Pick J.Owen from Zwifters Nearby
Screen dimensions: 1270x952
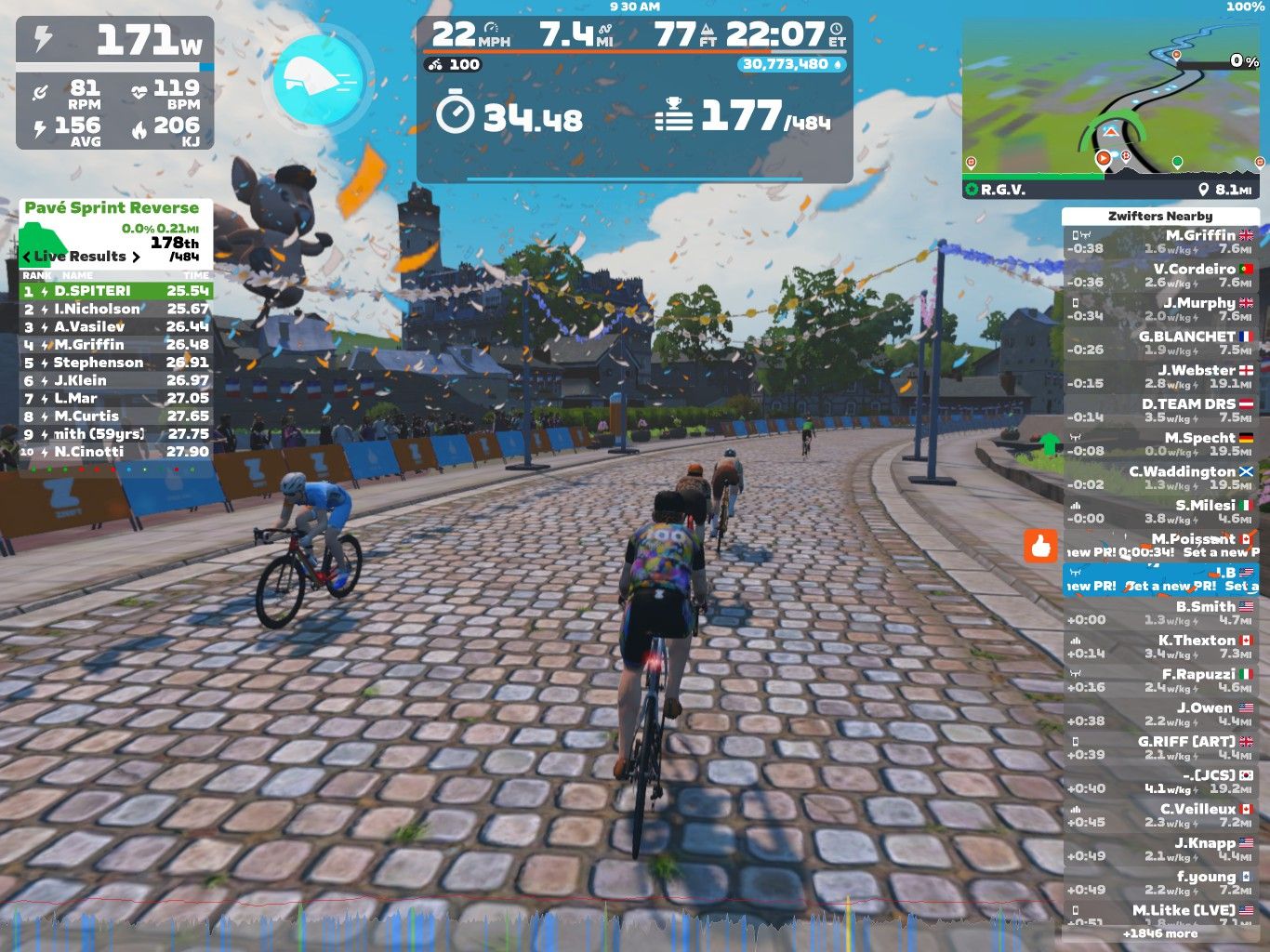click(1160, 714)
